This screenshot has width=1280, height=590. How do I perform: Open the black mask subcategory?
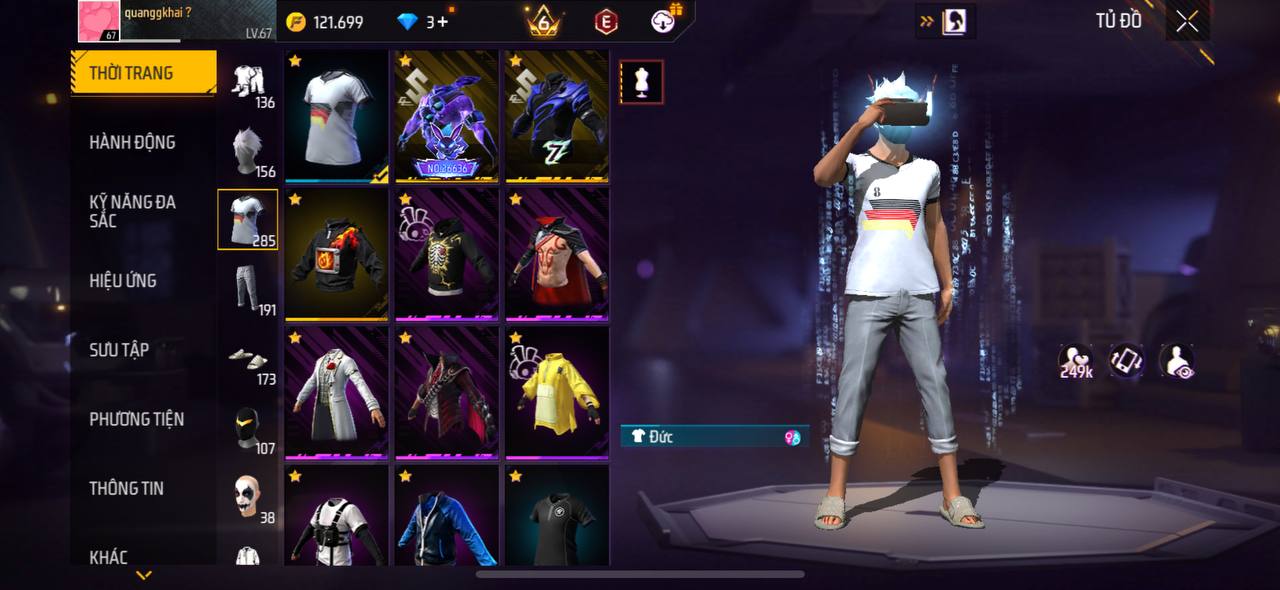point(248,428)
